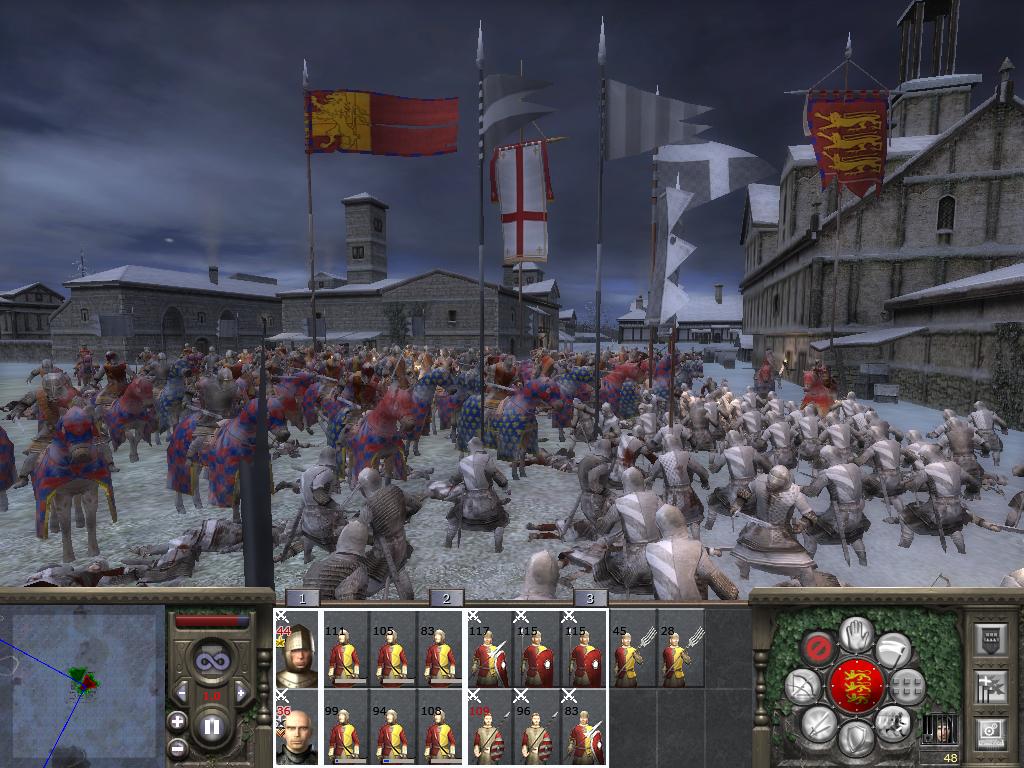Select group tab number 2

click(446, 598)
